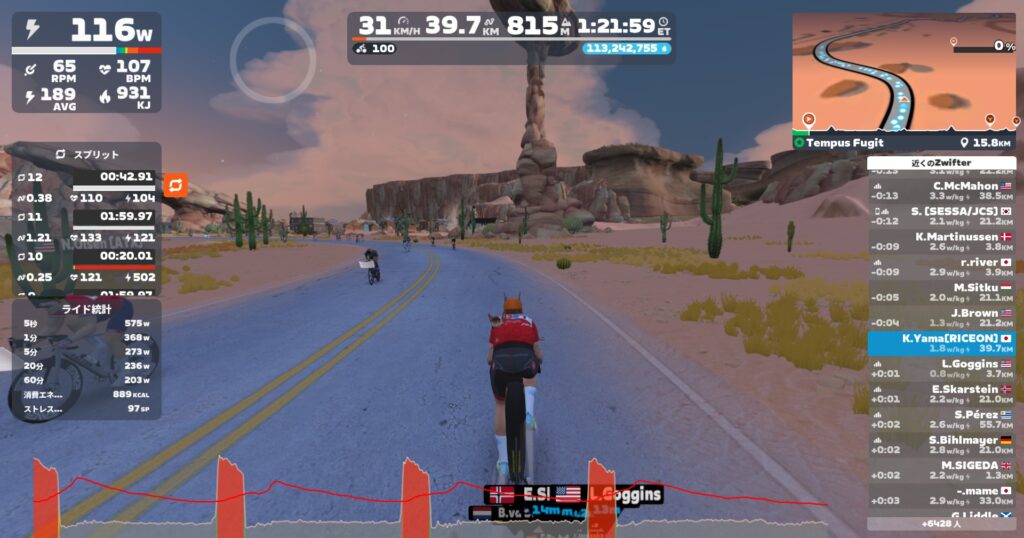Select C.McMahon in the nearby riders list

941,190
